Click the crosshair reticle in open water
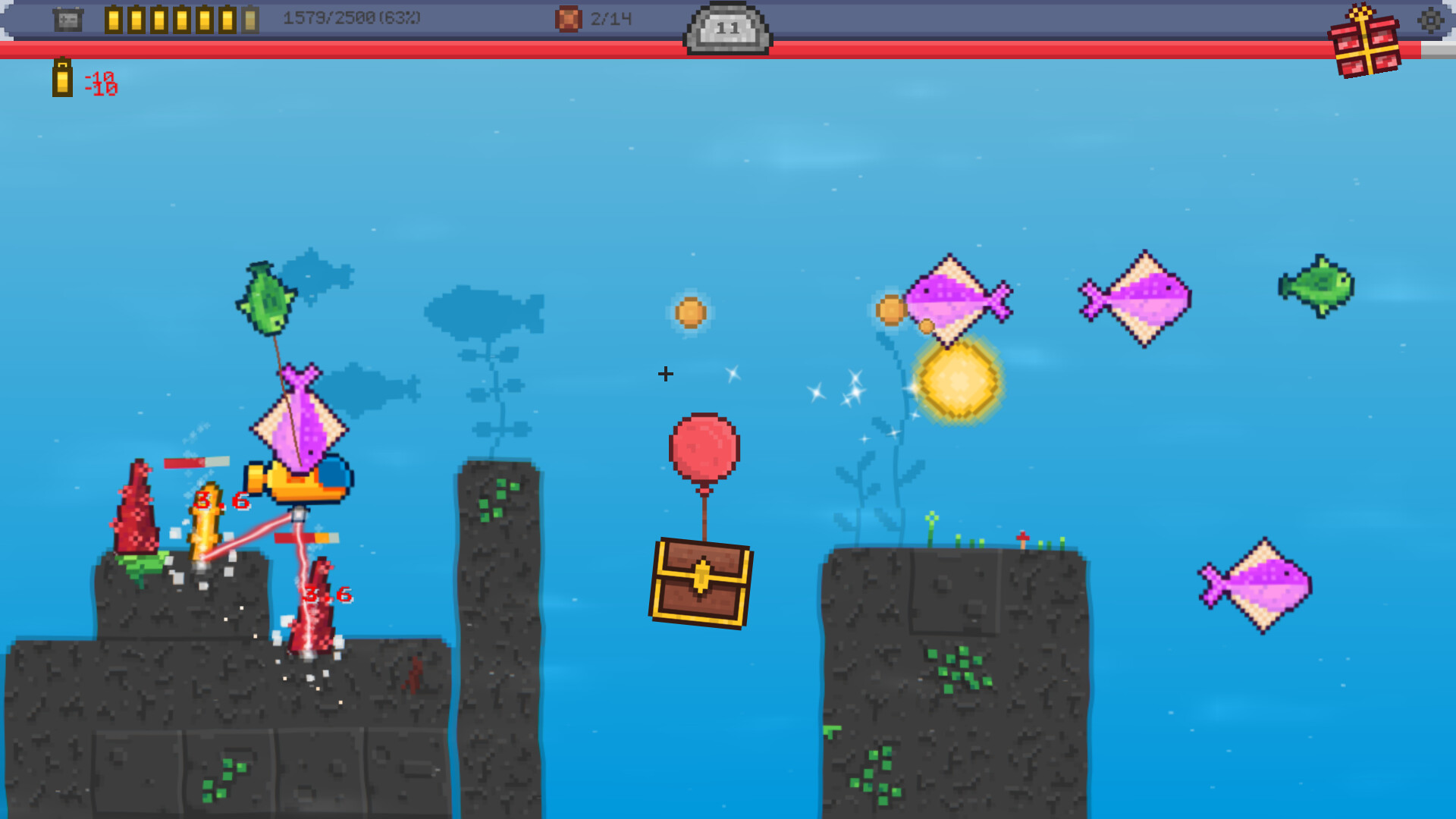This screenshot has width=1456, height=819. click(x=665, y=373)
